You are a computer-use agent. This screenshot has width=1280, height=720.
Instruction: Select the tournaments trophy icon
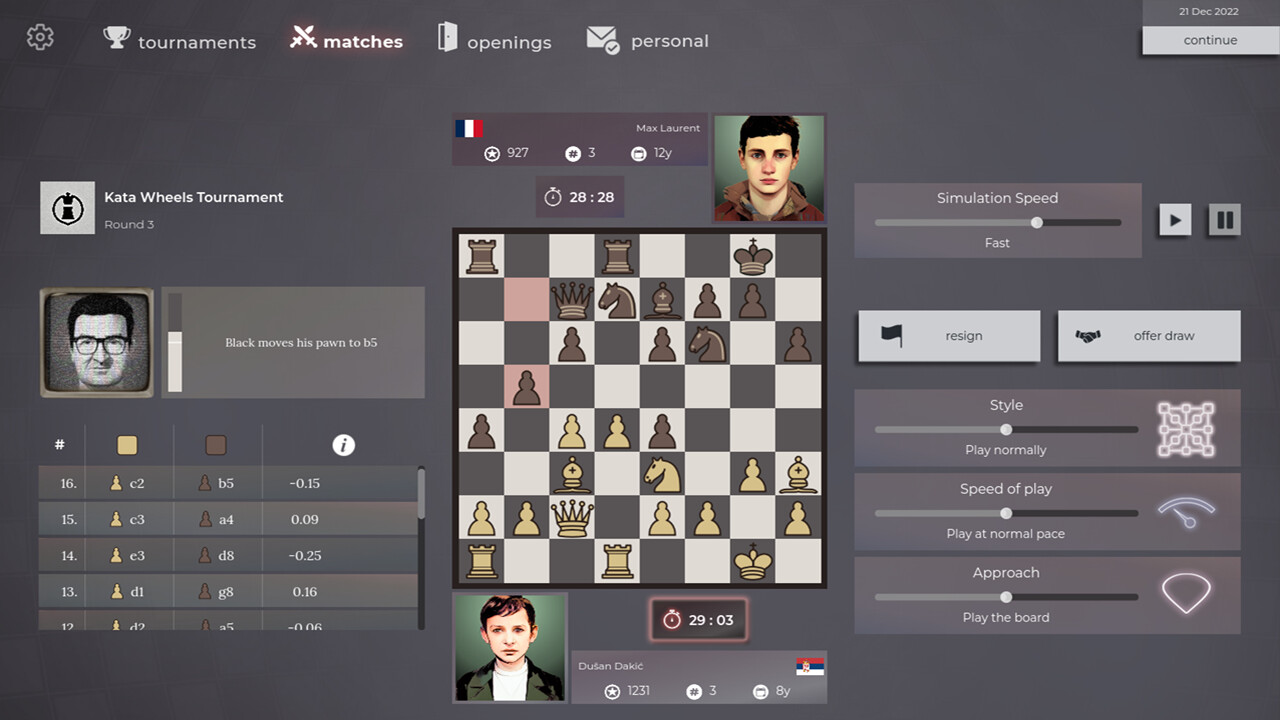click(x=116, y=37)
